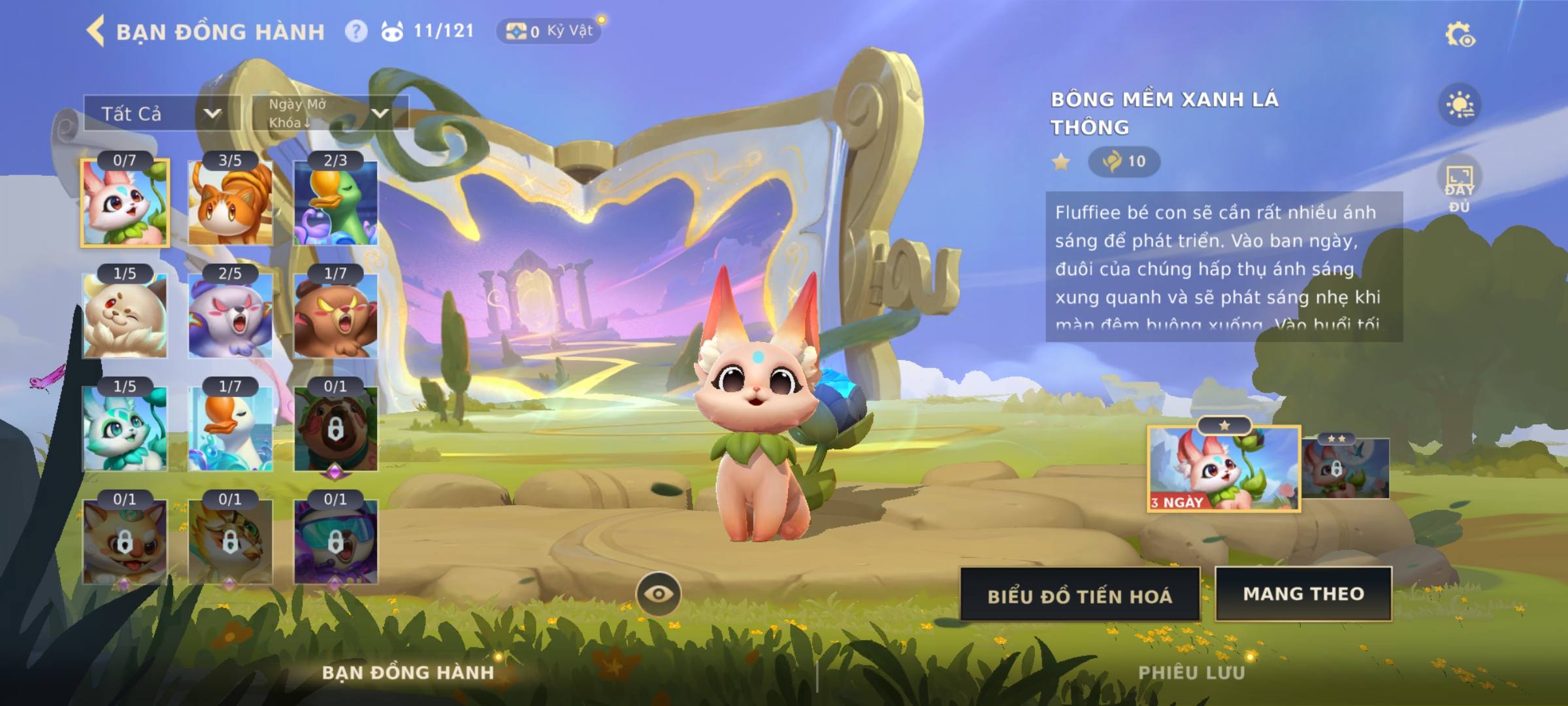Open Biểu Đồ Tiến Hoá evolution chart
1568x706 pixels.
1080,595
